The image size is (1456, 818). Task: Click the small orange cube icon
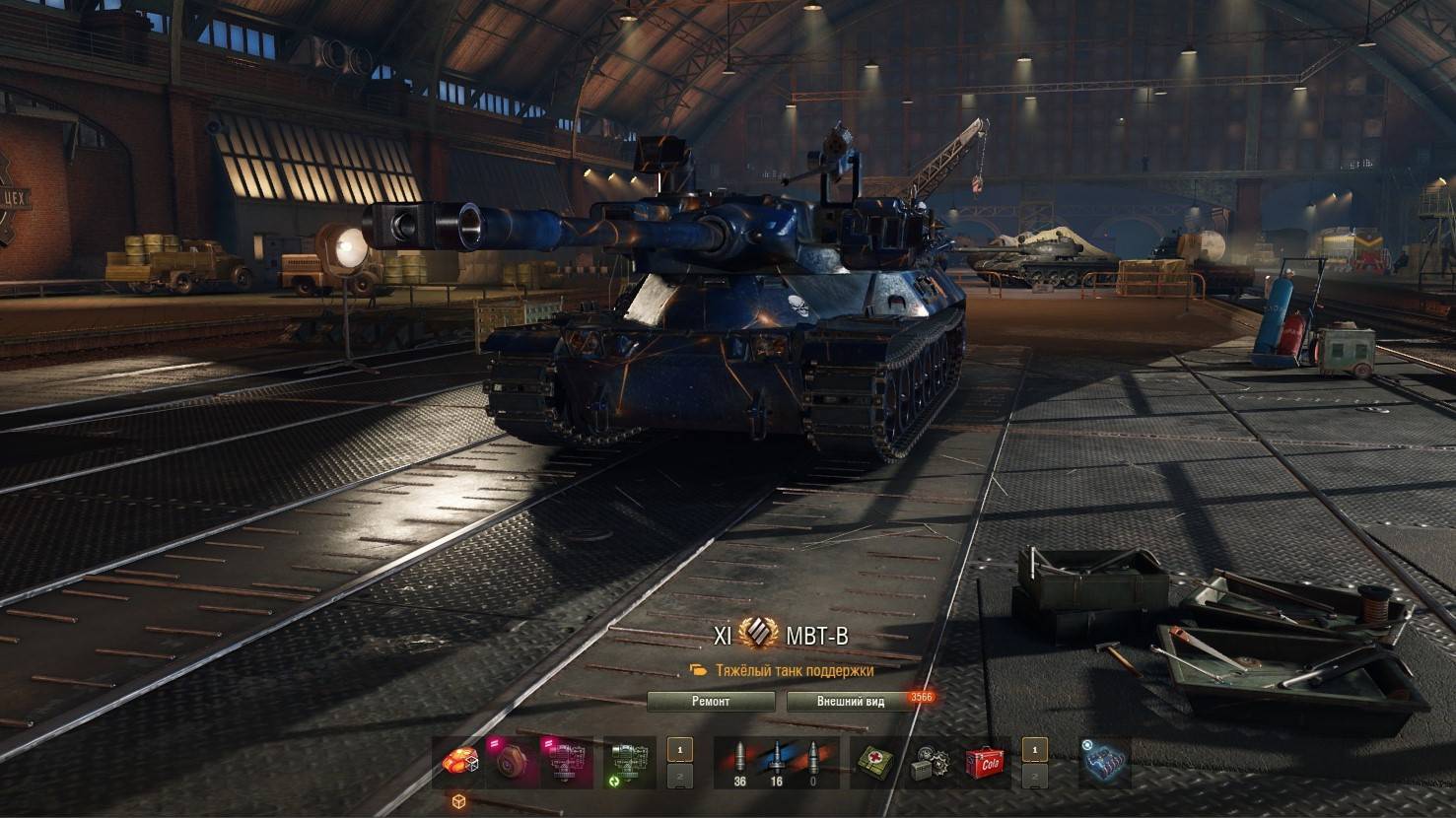(458, 800)
